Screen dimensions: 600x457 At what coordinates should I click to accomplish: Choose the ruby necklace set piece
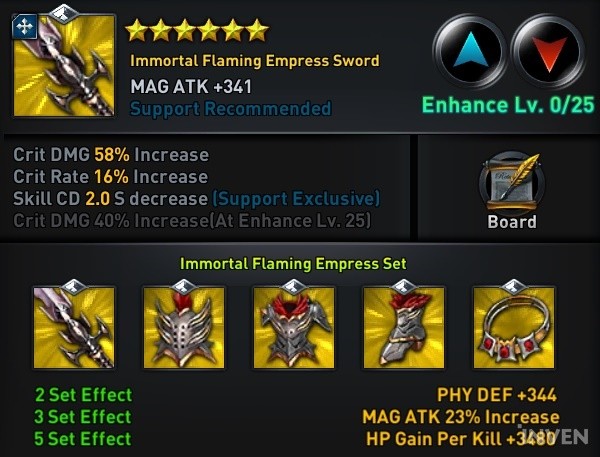pos(513,328)
